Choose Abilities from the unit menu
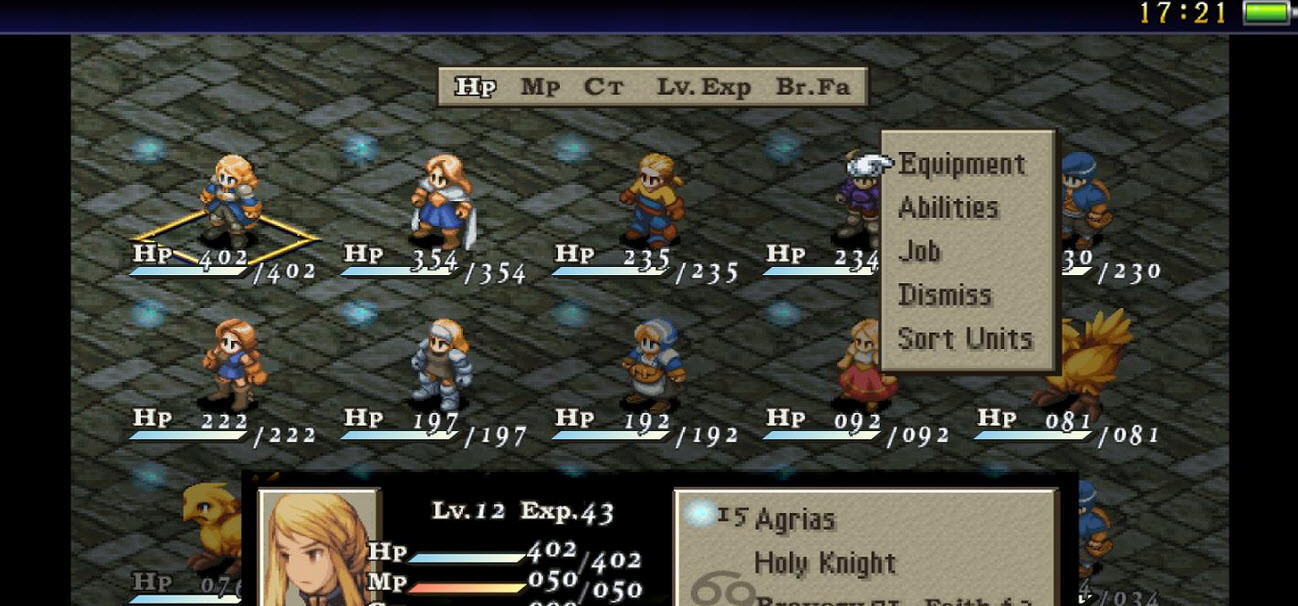Viewport: 1298px width, 606px height. point(948,208)
